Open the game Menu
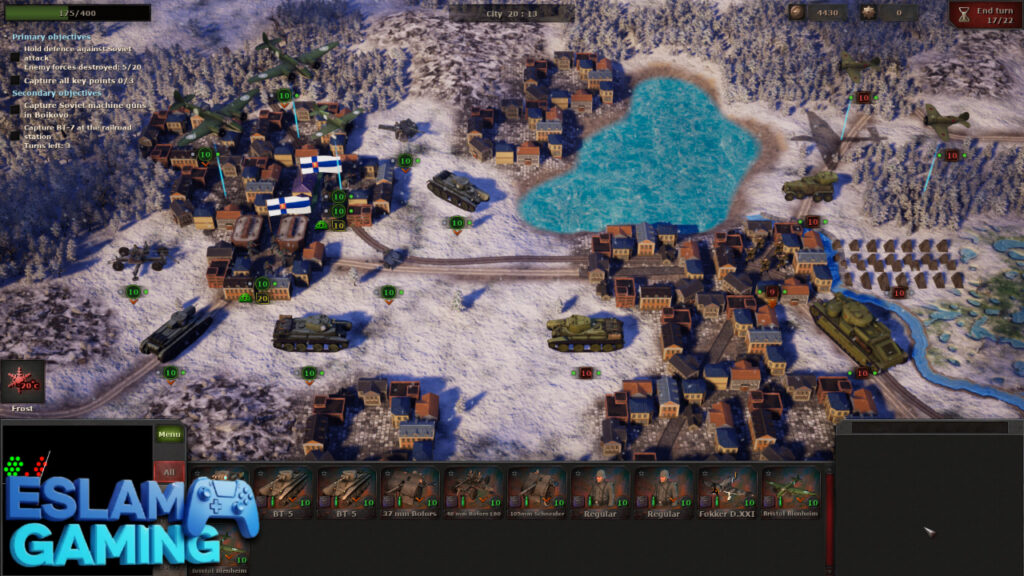 click(x=169, y=434)
